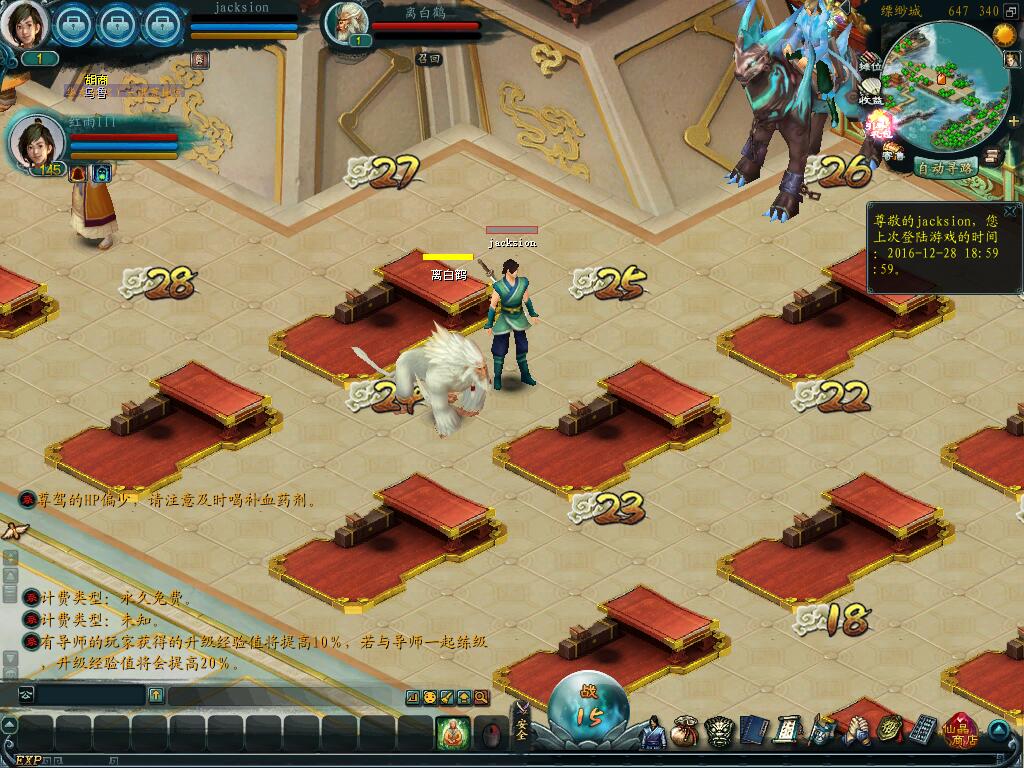Open the player portrait for jacksion

(24, 24)
